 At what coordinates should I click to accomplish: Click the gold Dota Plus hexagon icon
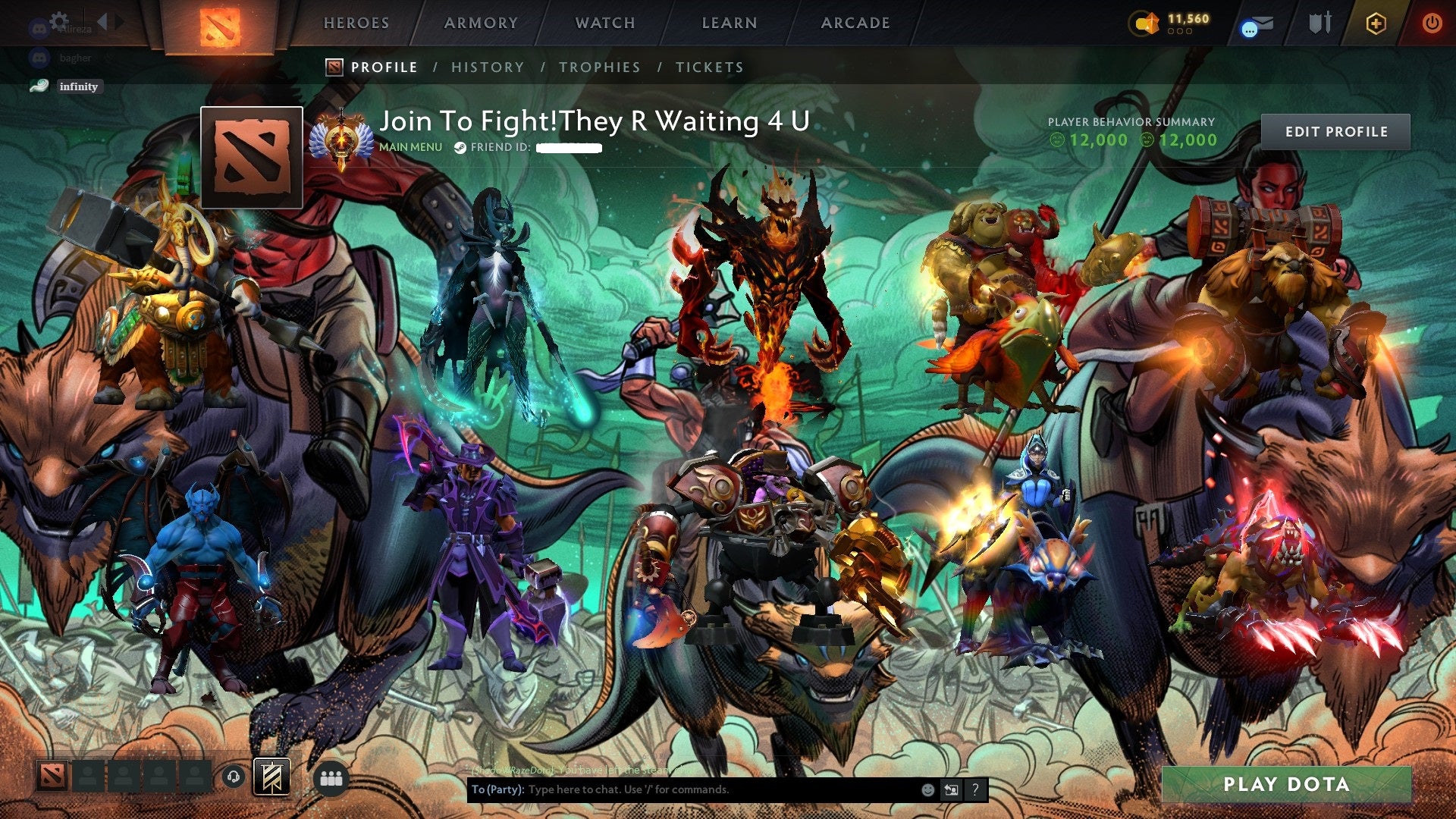1378,23
